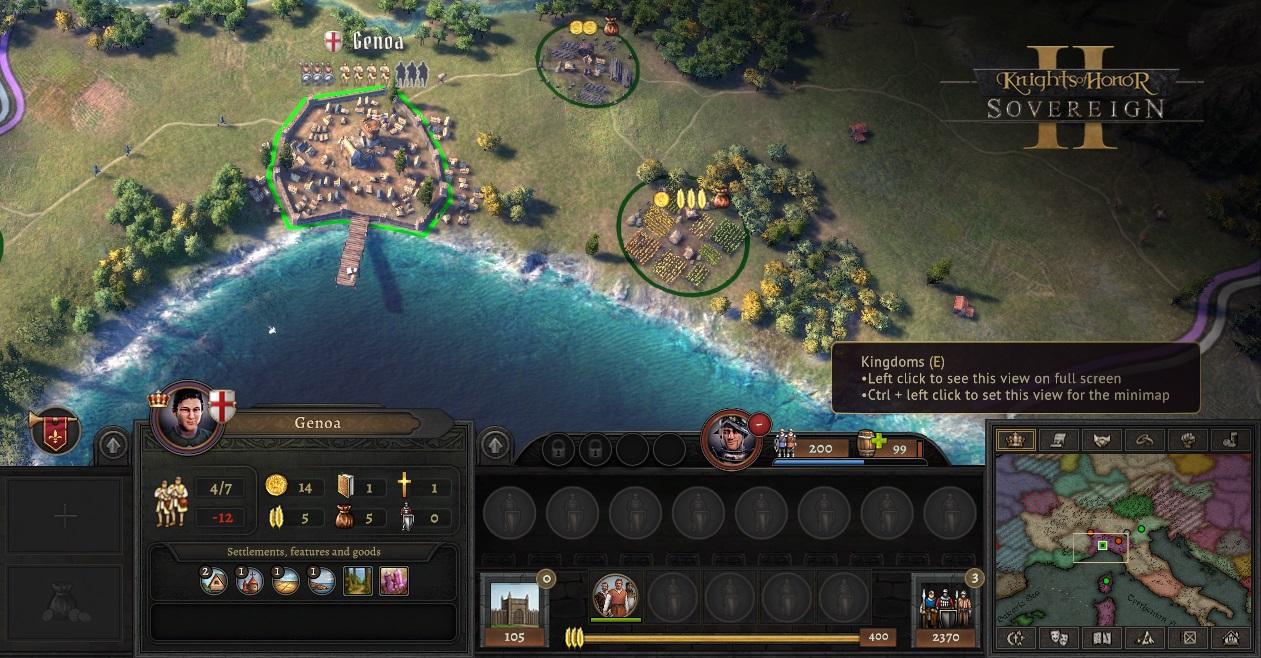
Task: Select the handshake minimap view tab
Action: 1102,440
